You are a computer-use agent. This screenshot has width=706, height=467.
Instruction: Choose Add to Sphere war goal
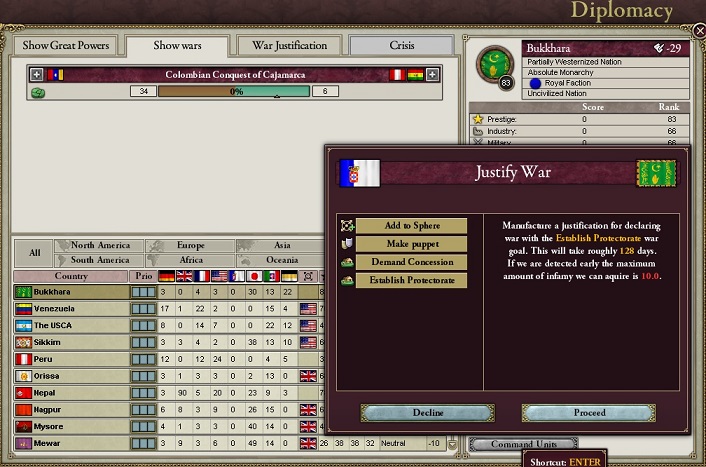411,226
